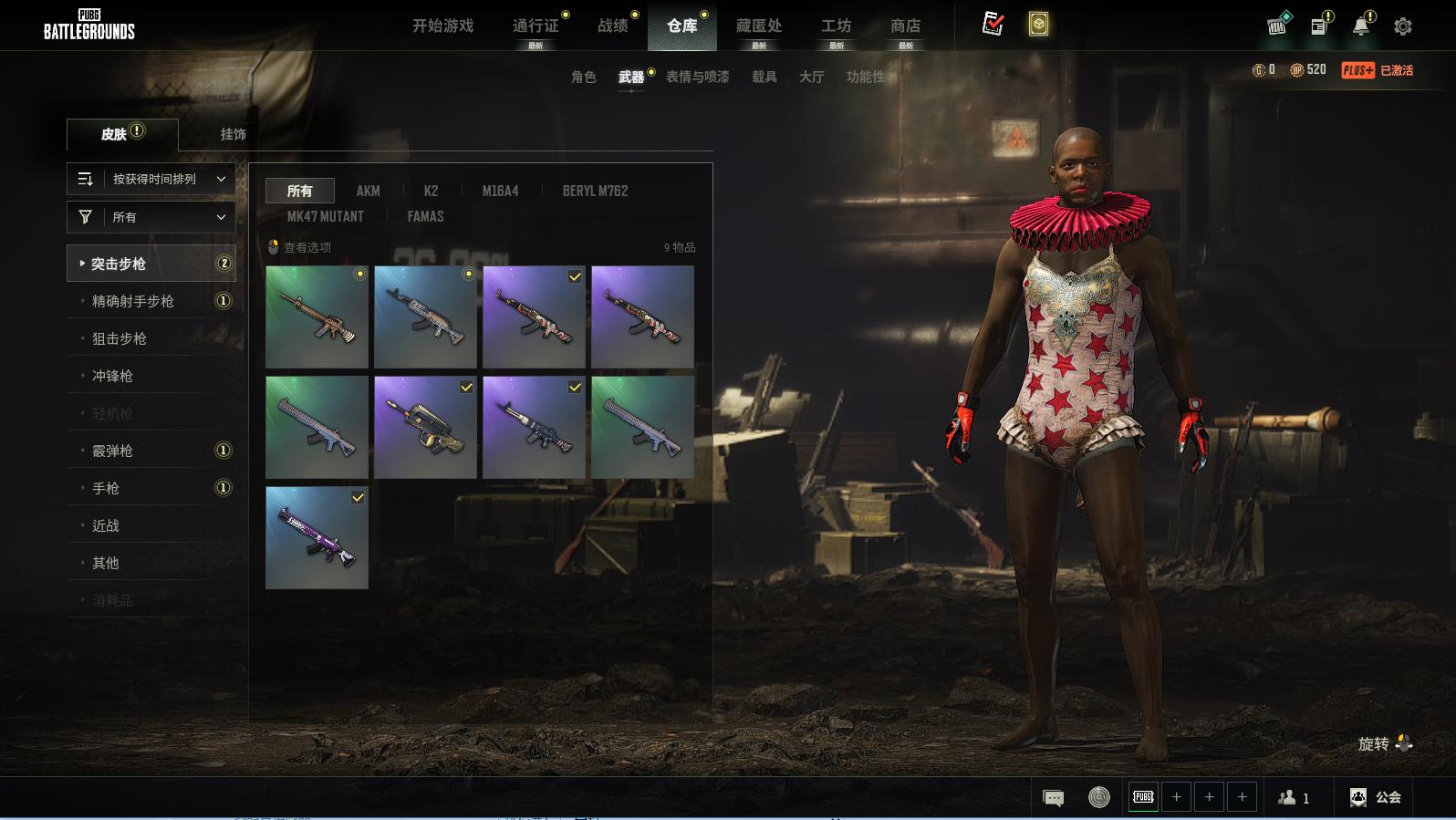Open the 按获得时间排列 sort dropdown
The height and width of the screenshot is (820, 1456).
(151, 179)
